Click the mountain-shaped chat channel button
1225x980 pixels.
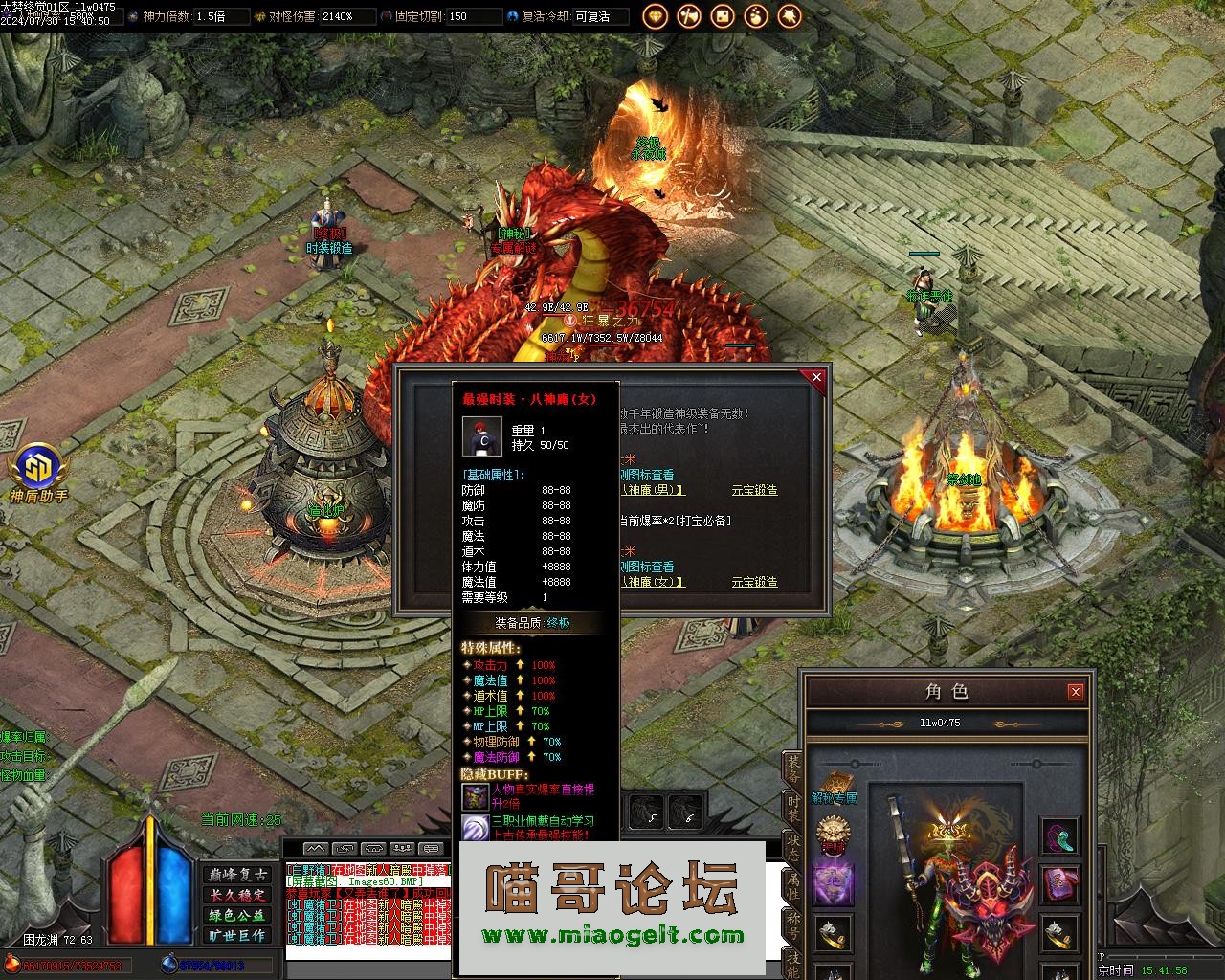click(316, 849)
